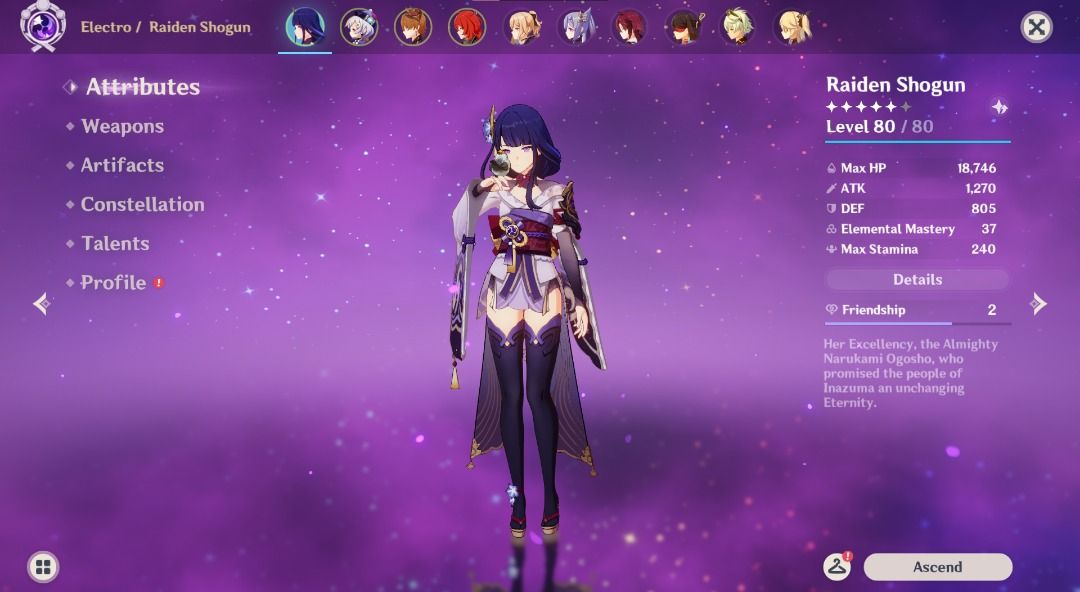Go to the previous character arrow
Image resolution: width=1080 pixels, height=592 pixels.
(x=41, y=304)
